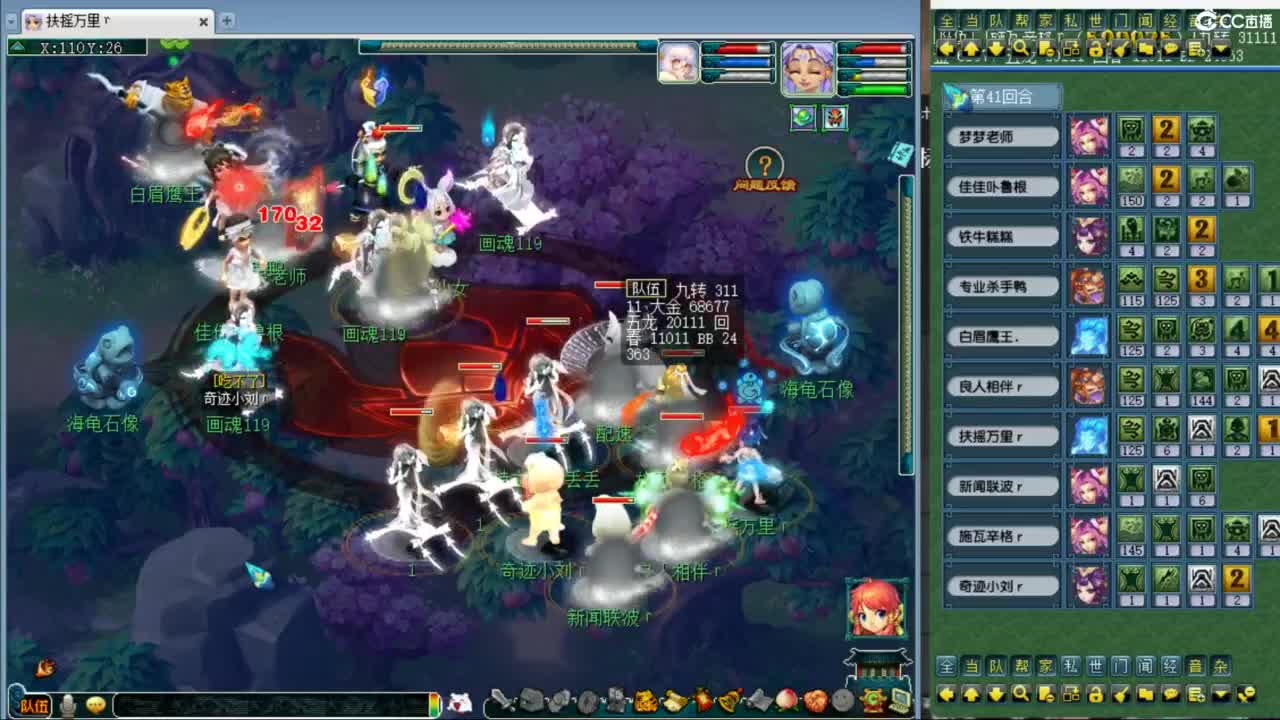Open the down-arrow dropdown in the top chat toolbar
1280x720 pixels.
coord(1221,48)
